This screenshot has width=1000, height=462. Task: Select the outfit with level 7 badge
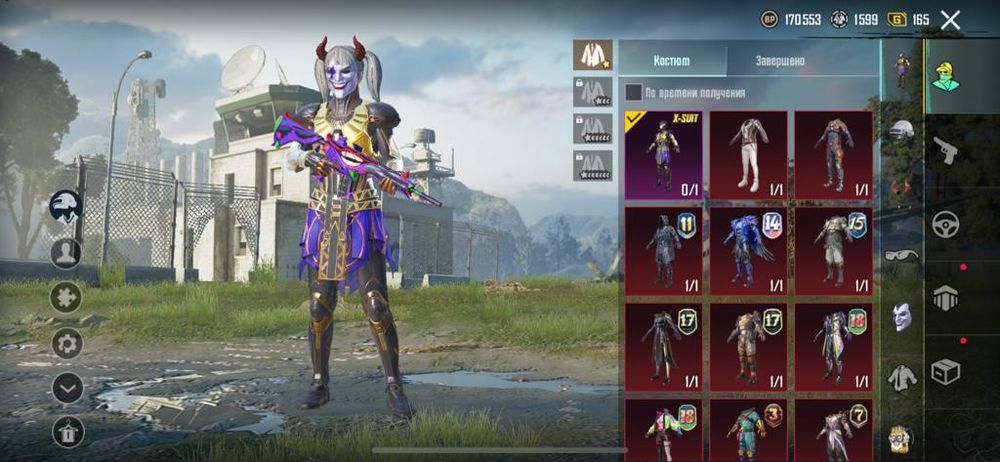(x=833, y=431)
